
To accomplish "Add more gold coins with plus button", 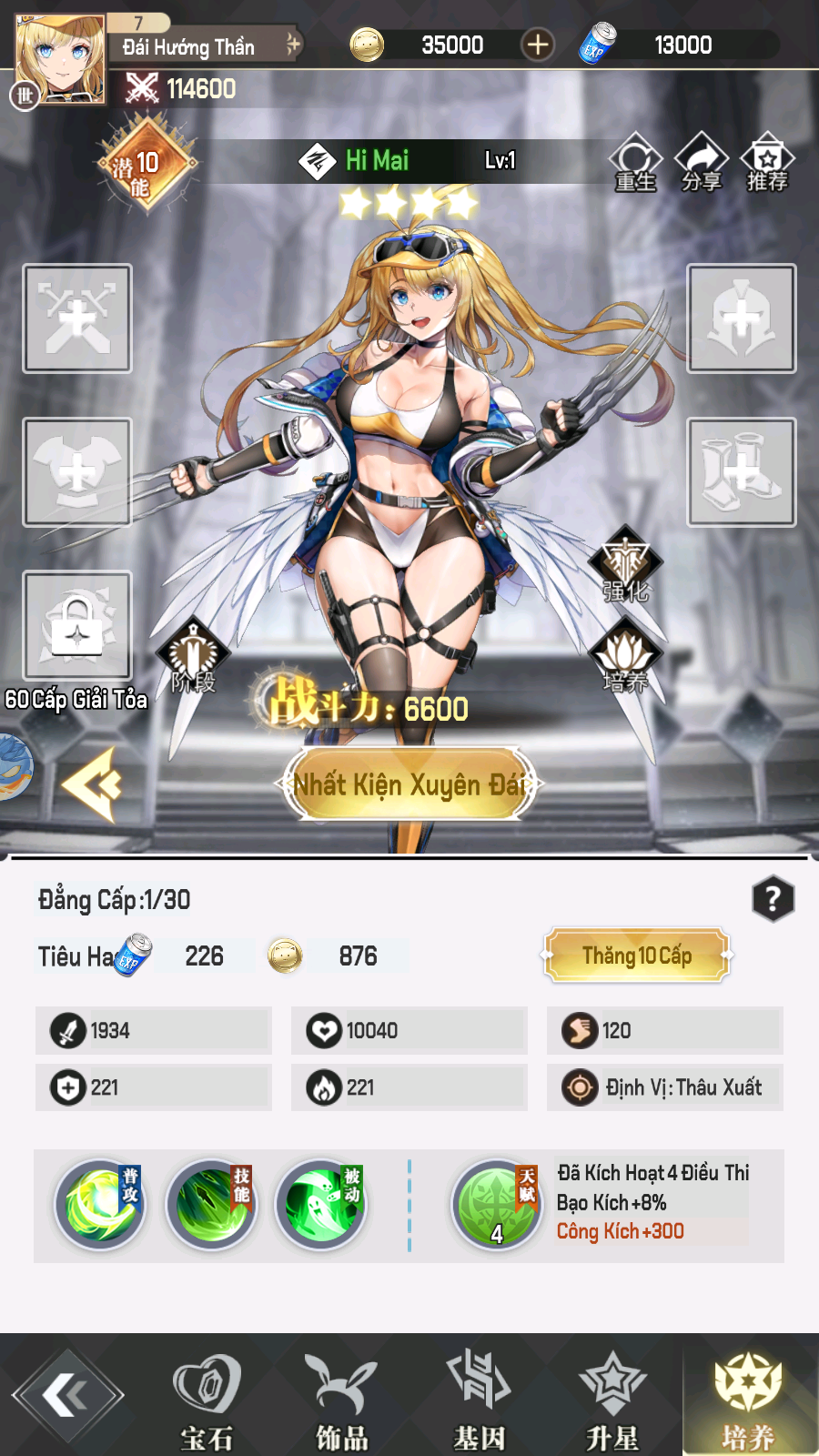I will tap(538, 45).
